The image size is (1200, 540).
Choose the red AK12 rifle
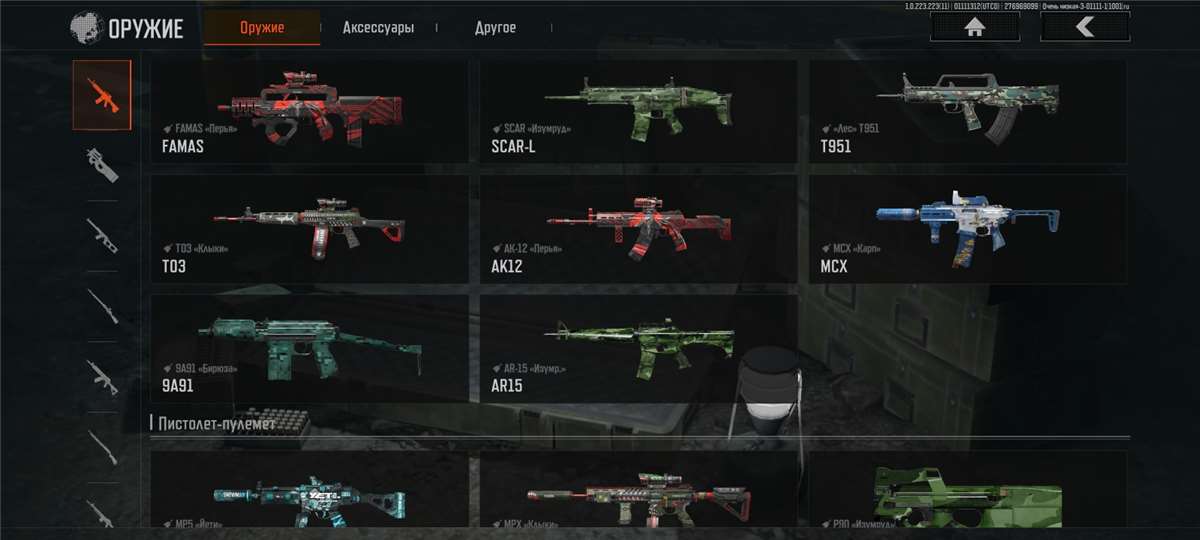tap(638, 228)
